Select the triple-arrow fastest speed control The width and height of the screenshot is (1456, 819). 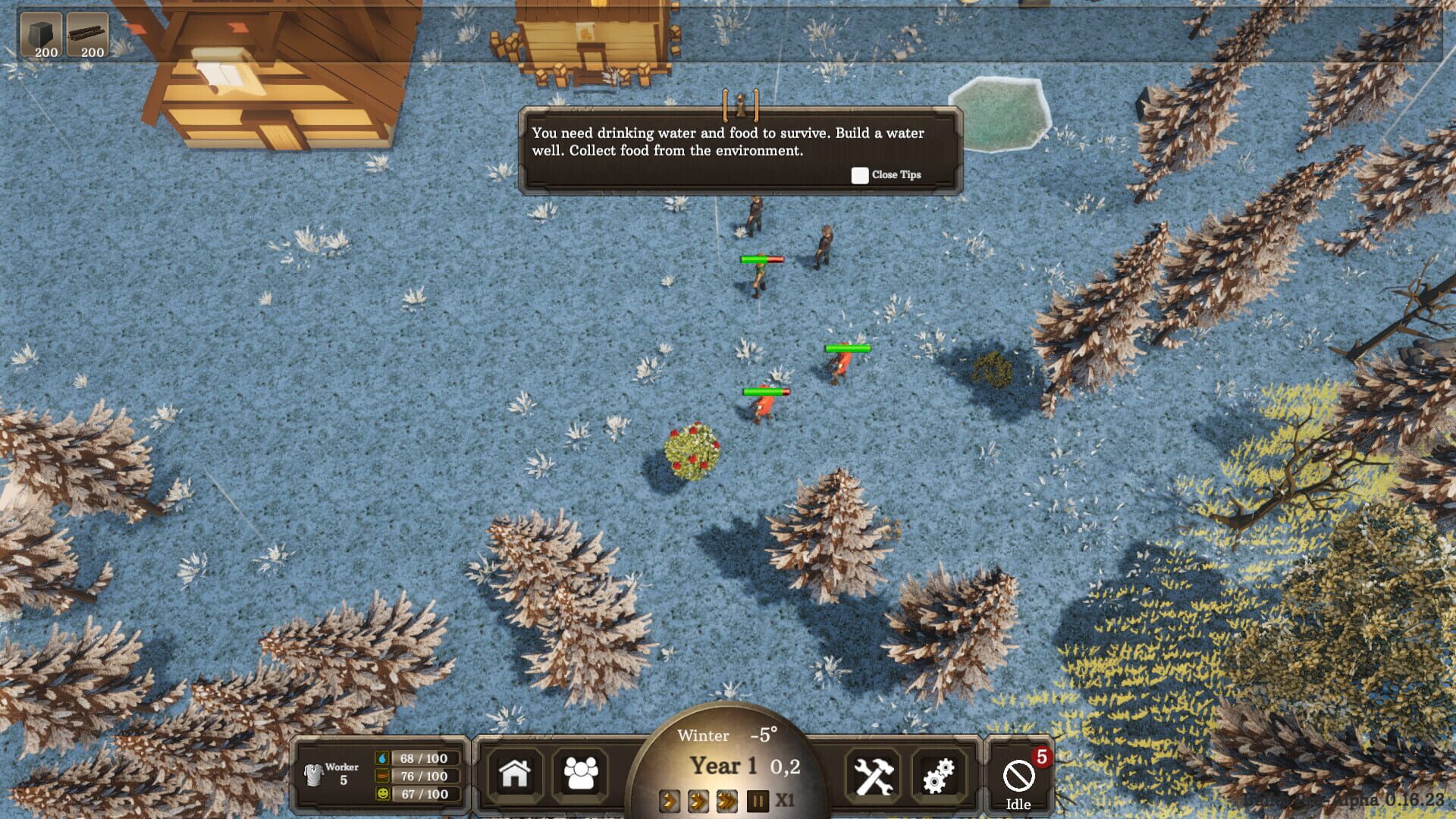point(725,800)
